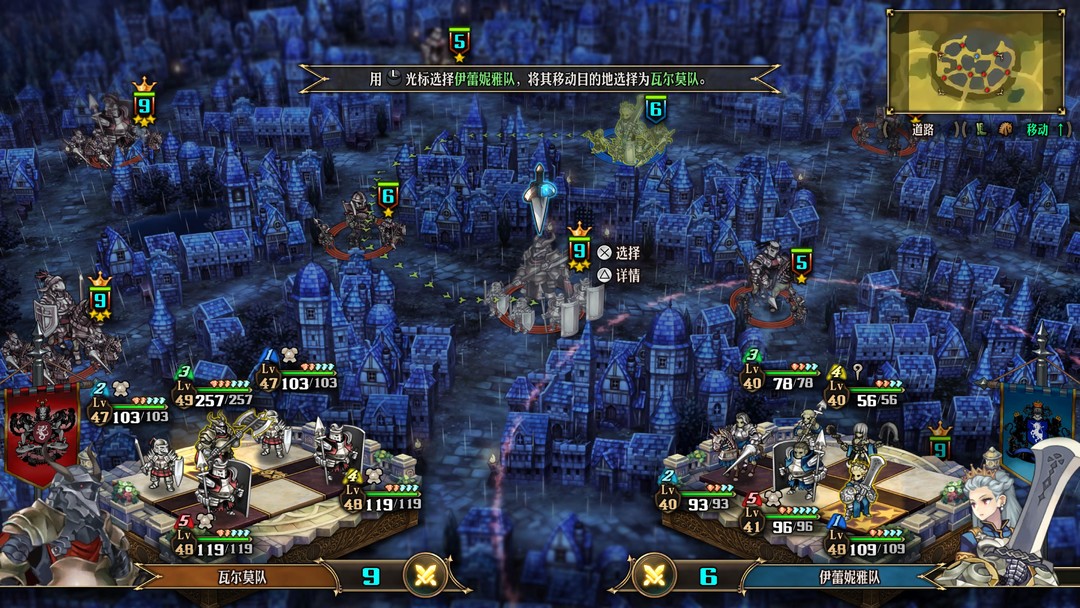The height and width of the screenshot is (608, 1080).
Task: Pick the Lv 49 member with 257 HP
Action: 220,441
